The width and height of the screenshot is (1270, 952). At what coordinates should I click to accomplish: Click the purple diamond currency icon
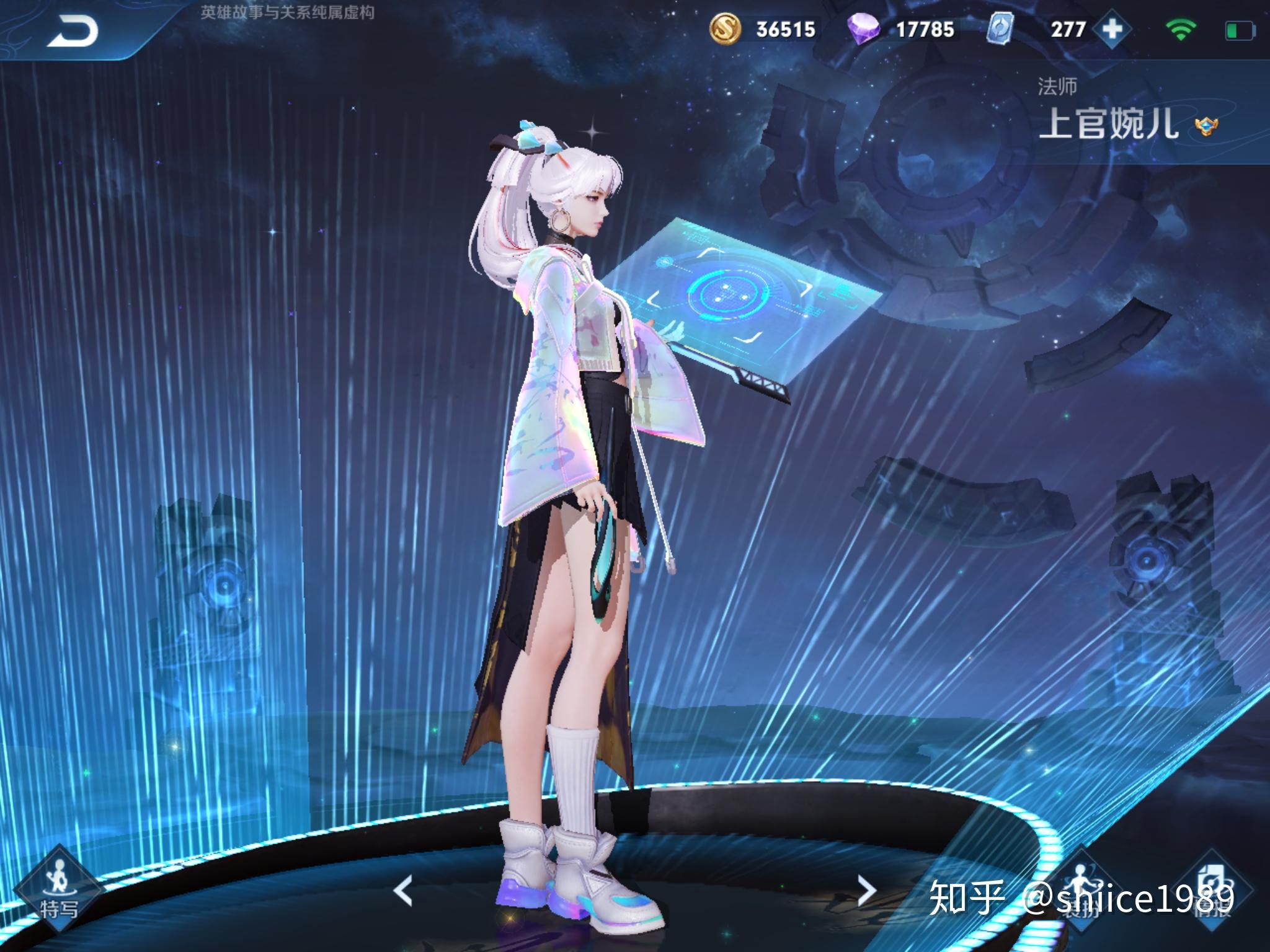point(864,29)
